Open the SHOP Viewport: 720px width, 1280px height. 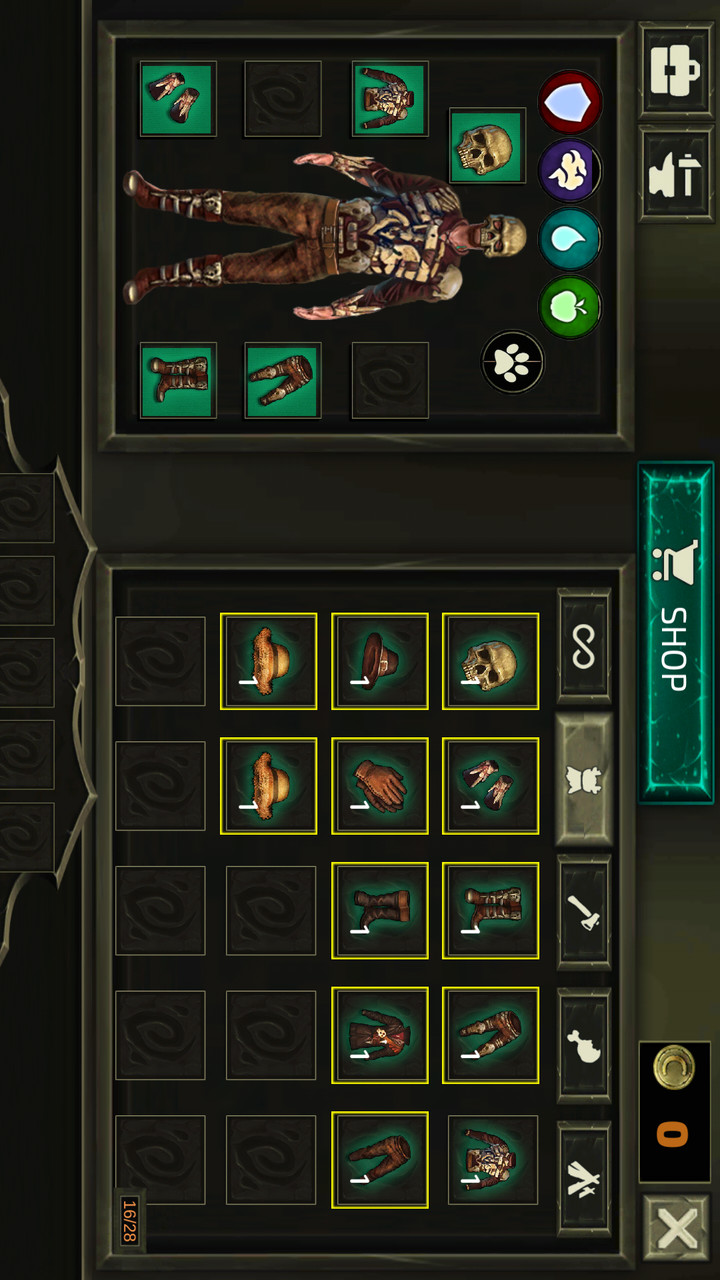pyautogui.click(x=675, y=632)
